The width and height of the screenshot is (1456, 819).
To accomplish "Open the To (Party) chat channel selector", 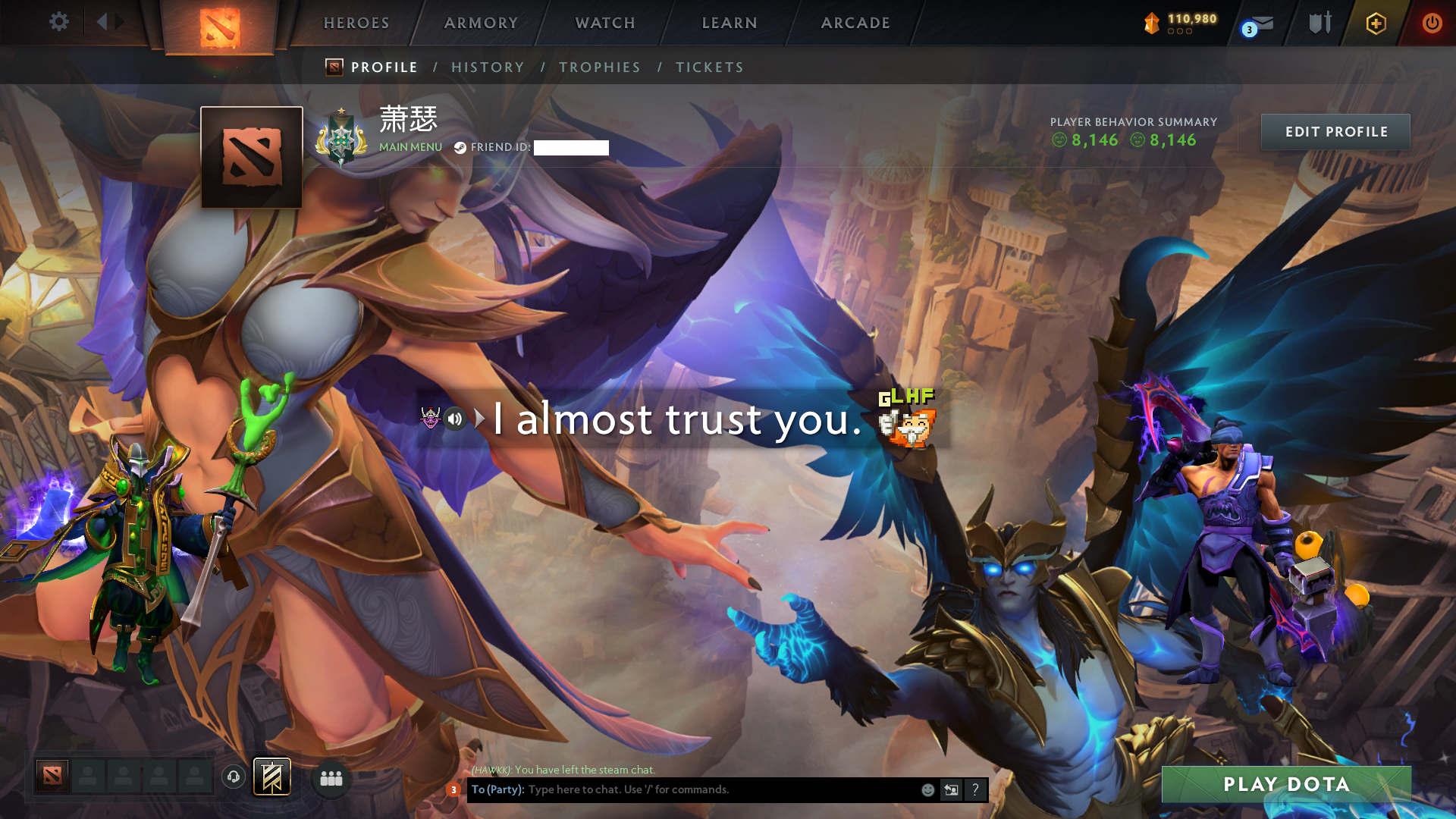I will pos(497,789).
